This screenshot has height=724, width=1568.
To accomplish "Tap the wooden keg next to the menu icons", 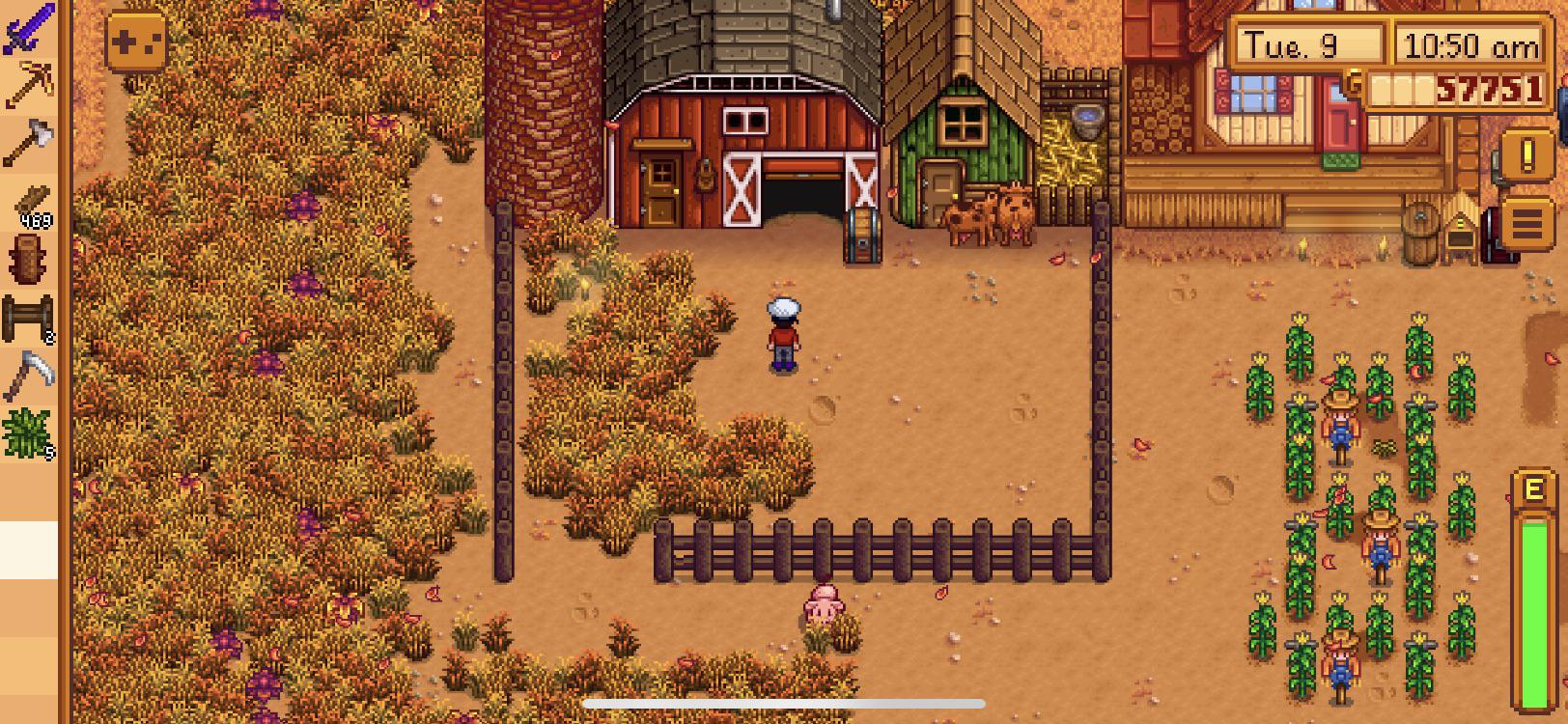I will coord(1421,232).
